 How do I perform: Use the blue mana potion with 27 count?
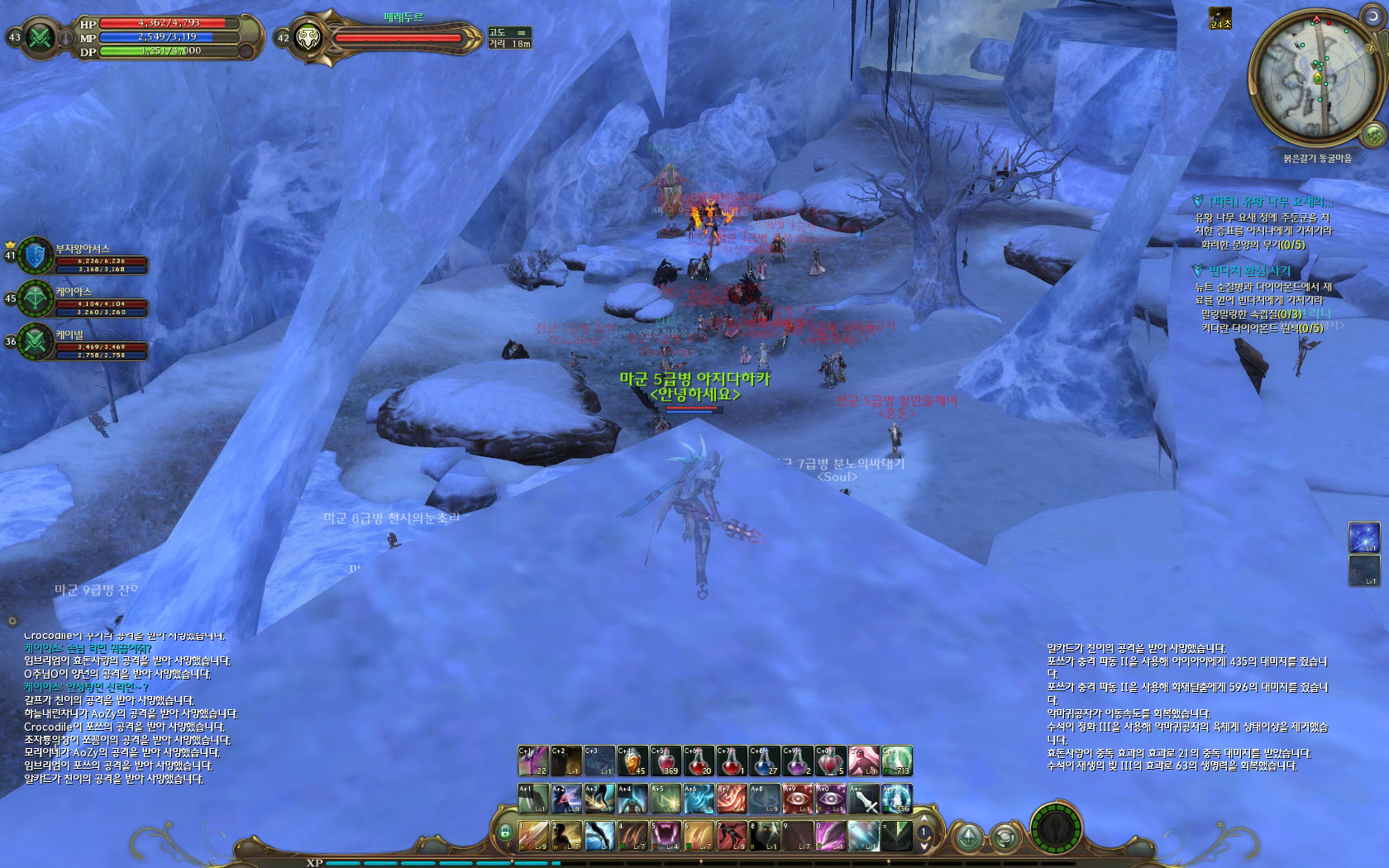pos(764,761)
